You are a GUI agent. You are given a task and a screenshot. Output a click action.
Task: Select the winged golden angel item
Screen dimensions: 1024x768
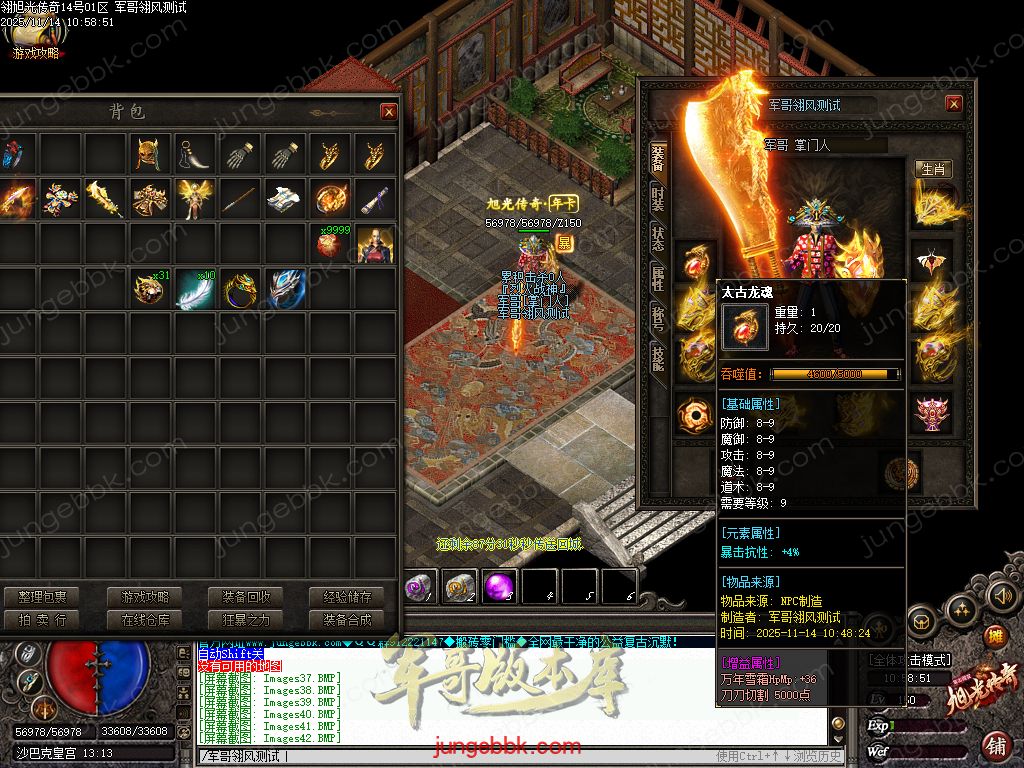pyautogui.click(x=195, y=199)
